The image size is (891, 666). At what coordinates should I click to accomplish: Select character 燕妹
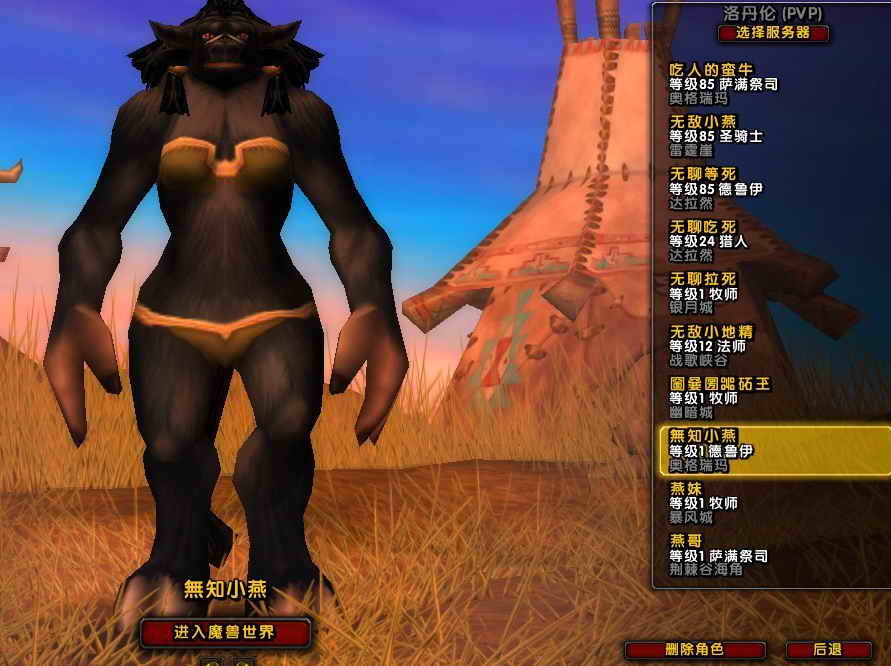(760, 503)
